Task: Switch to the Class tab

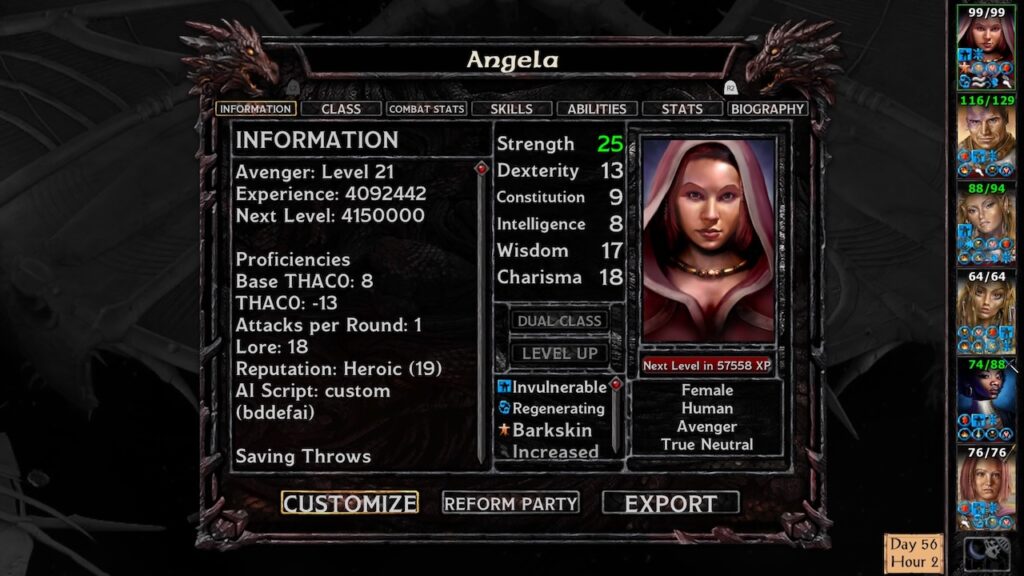Action: (341, 109)
